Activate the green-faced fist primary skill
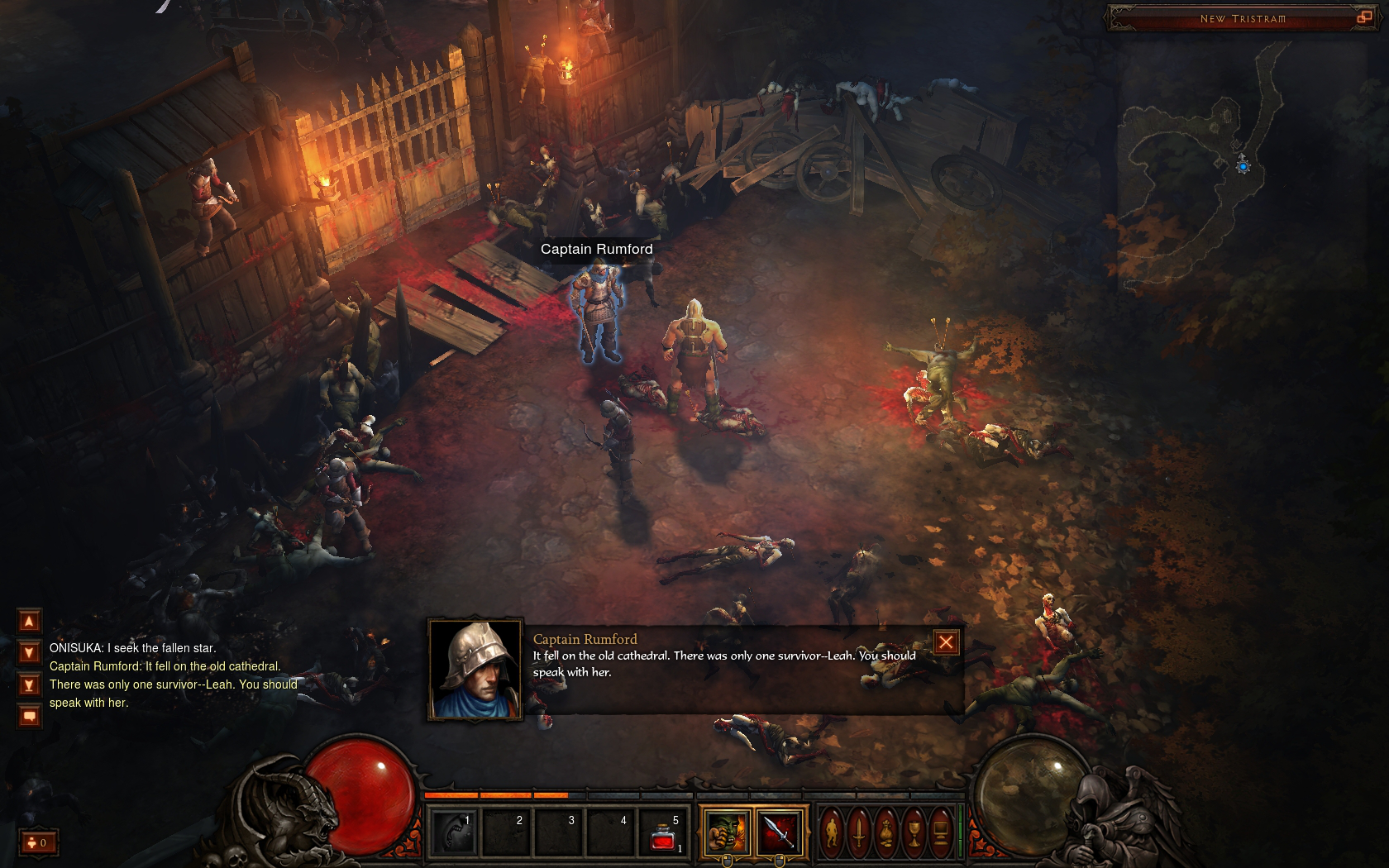 pos(727,832)
